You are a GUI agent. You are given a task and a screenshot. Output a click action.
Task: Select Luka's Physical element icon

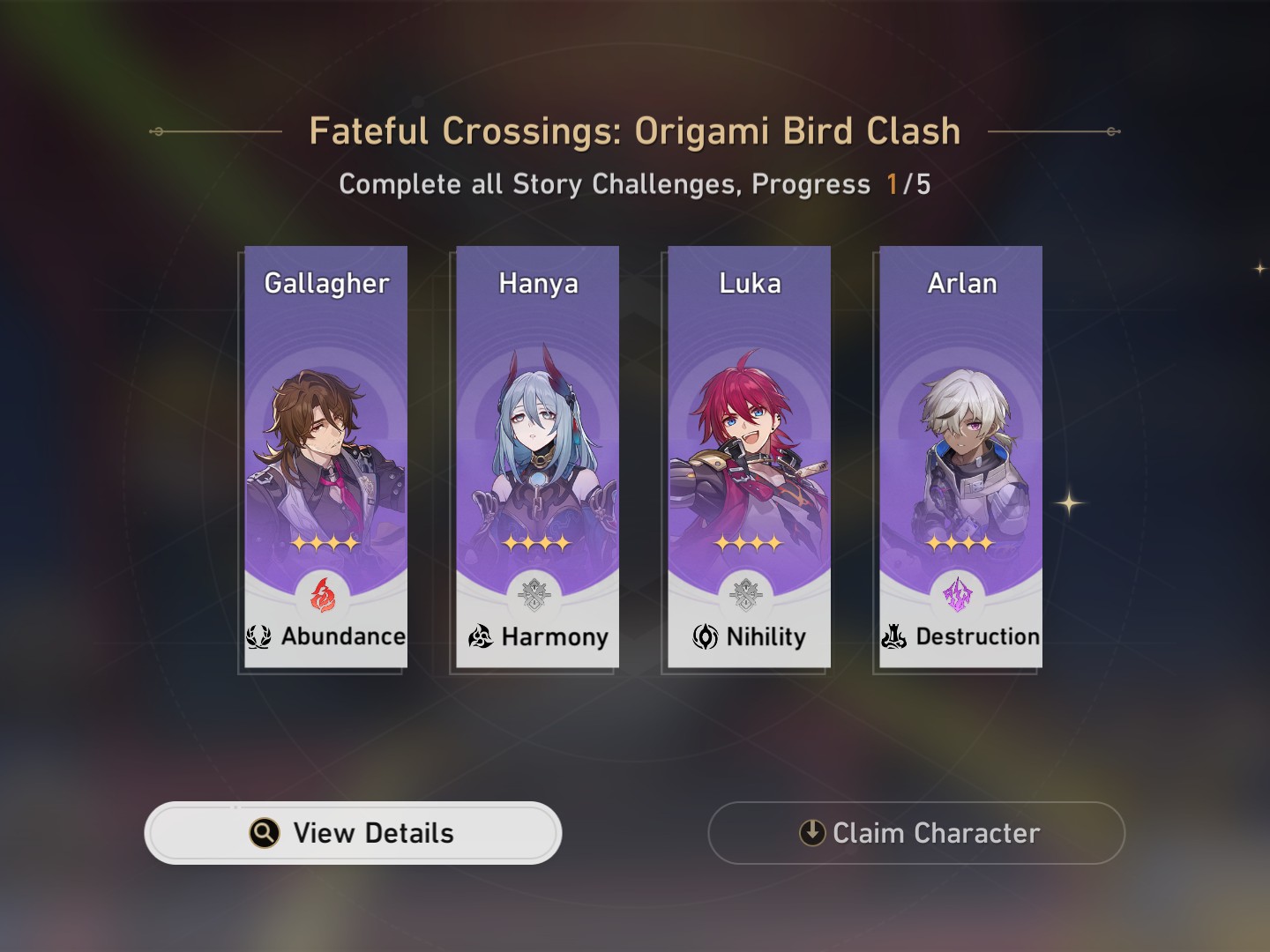(744, 595)
